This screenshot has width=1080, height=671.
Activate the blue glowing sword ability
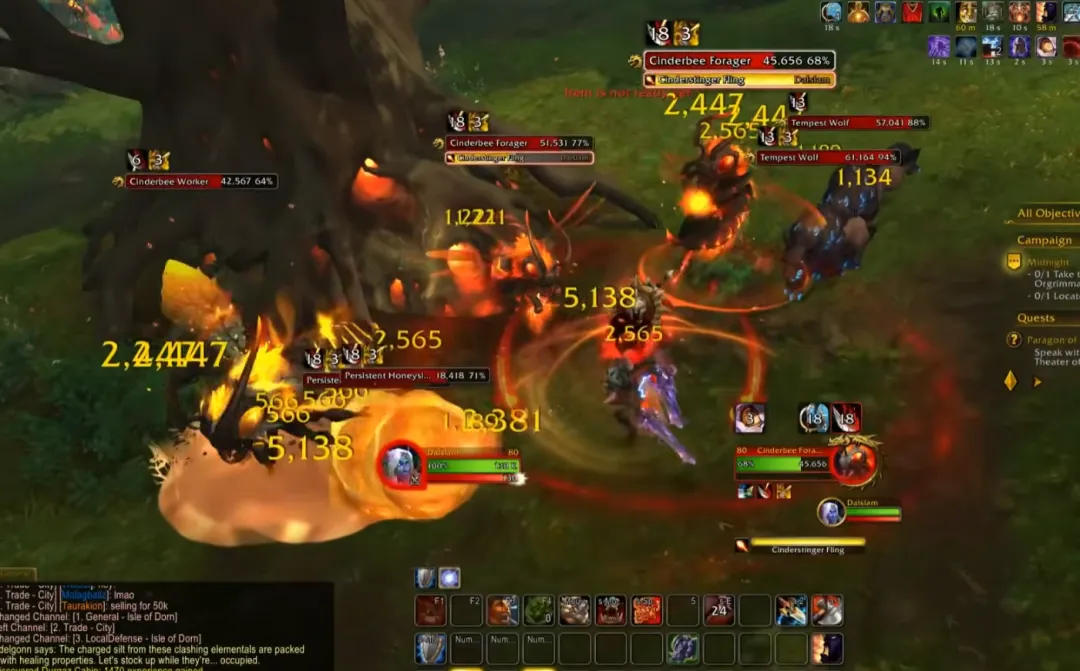(x=791, y=610)
